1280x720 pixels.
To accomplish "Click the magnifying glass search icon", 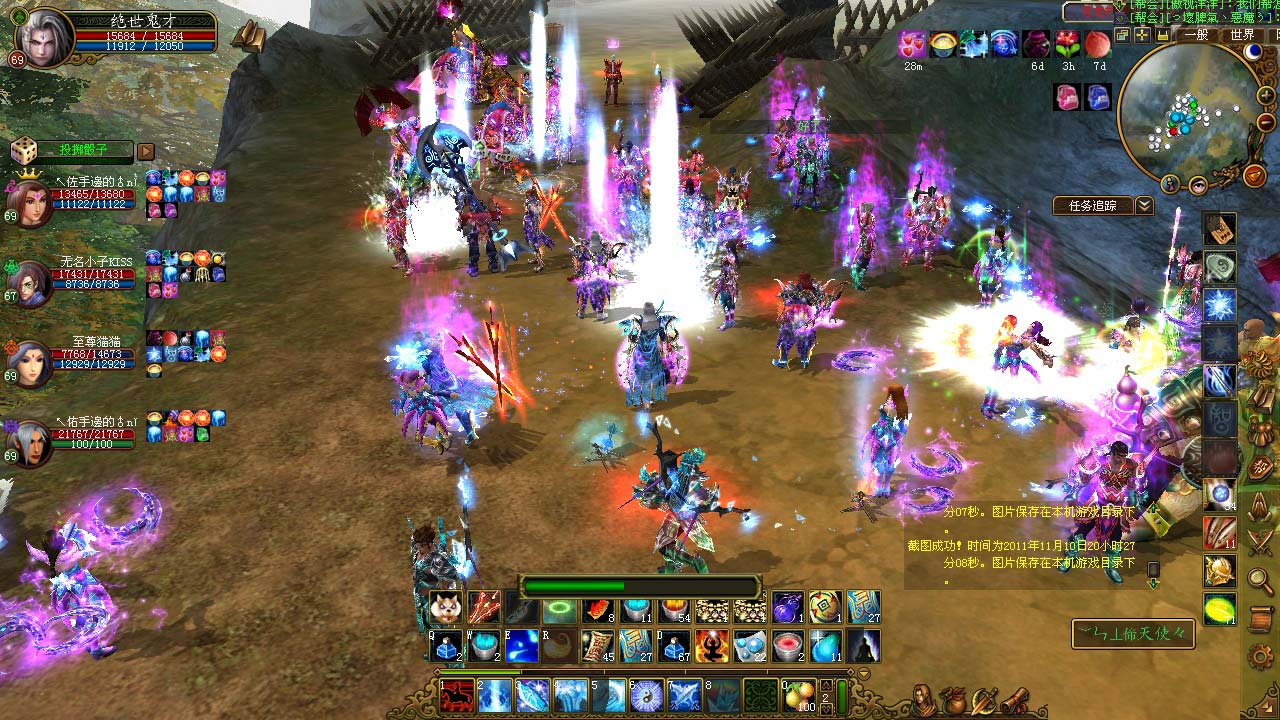I will [1260, 578].
